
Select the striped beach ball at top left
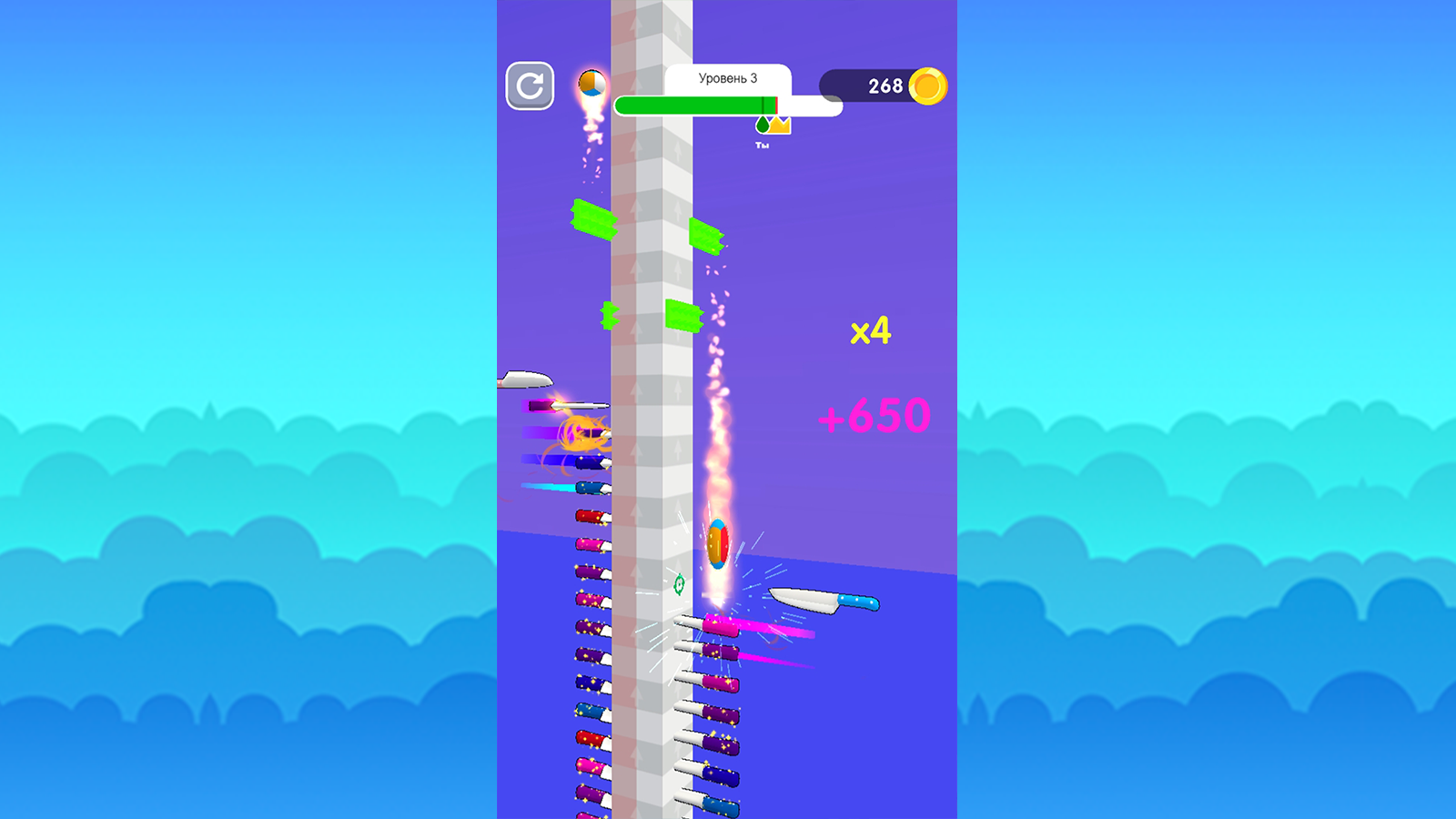tap(591, 83)
